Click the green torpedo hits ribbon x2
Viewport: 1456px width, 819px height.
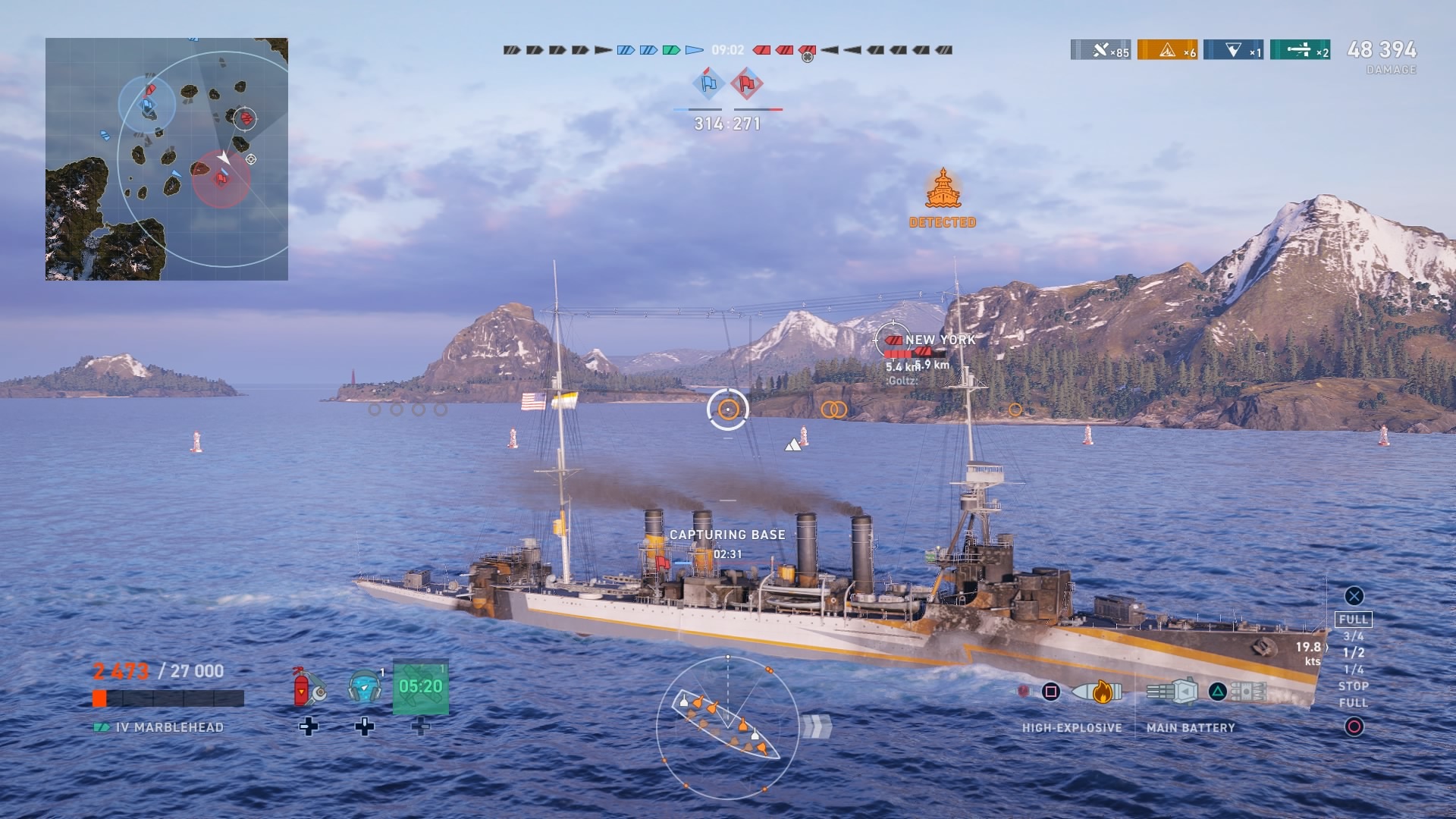coord(1300,50)
